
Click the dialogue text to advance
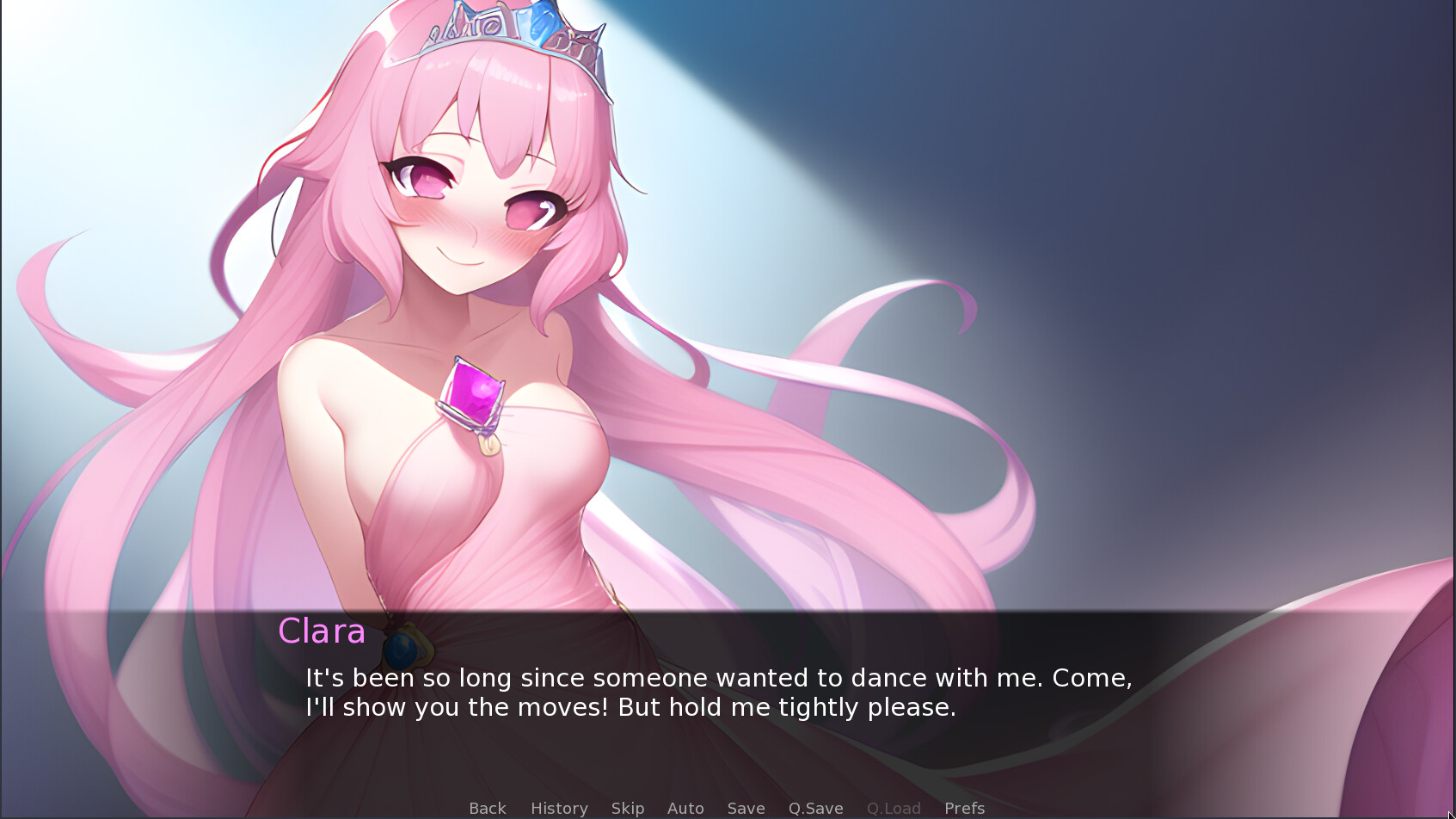[718, 692]
